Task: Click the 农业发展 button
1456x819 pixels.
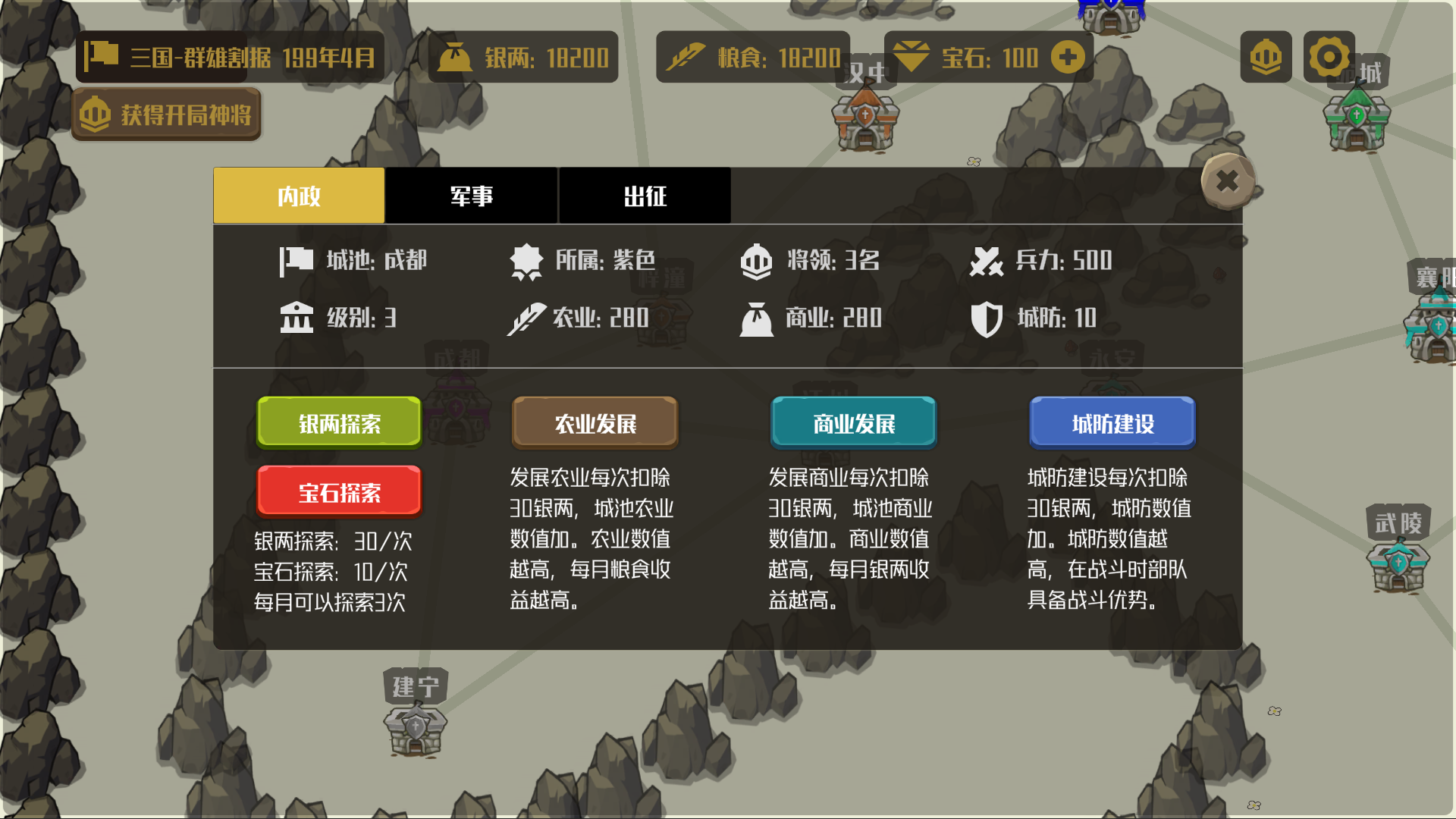Action: click(x=595, y=423)
